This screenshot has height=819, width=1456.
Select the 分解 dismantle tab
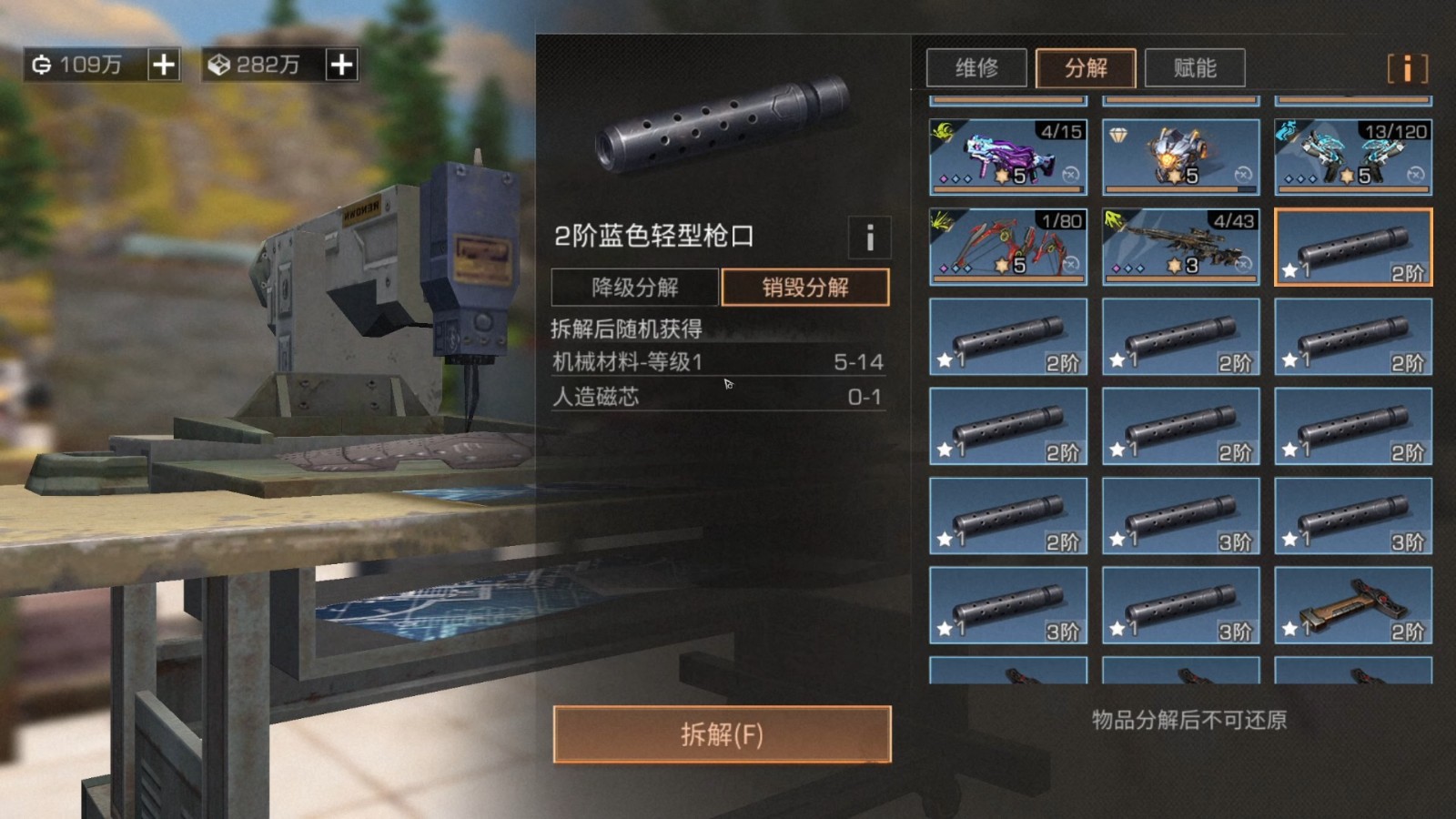click(1086, 68)
